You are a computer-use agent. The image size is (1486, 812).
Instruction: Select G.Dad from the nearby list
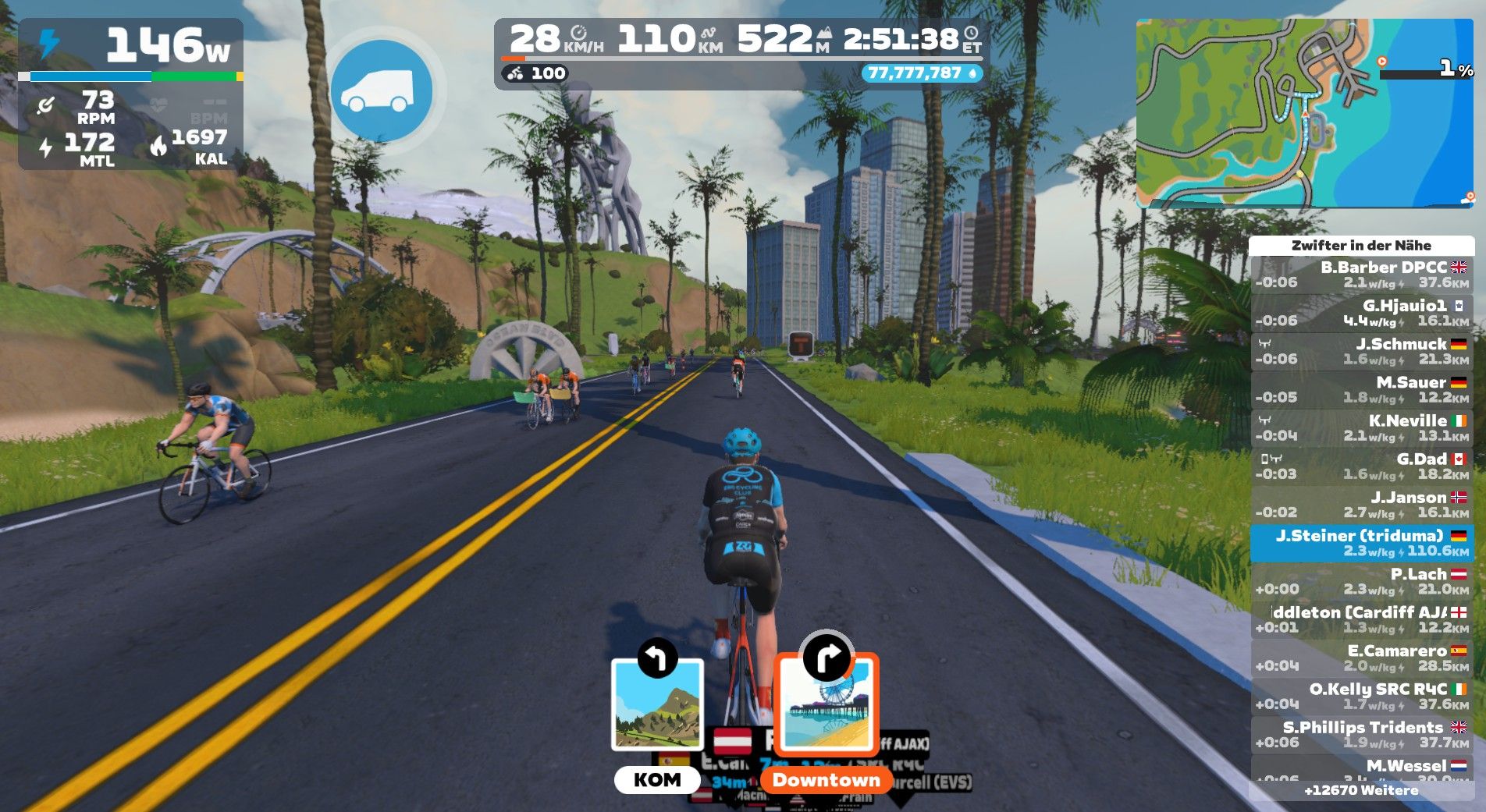click(1361, 466)
